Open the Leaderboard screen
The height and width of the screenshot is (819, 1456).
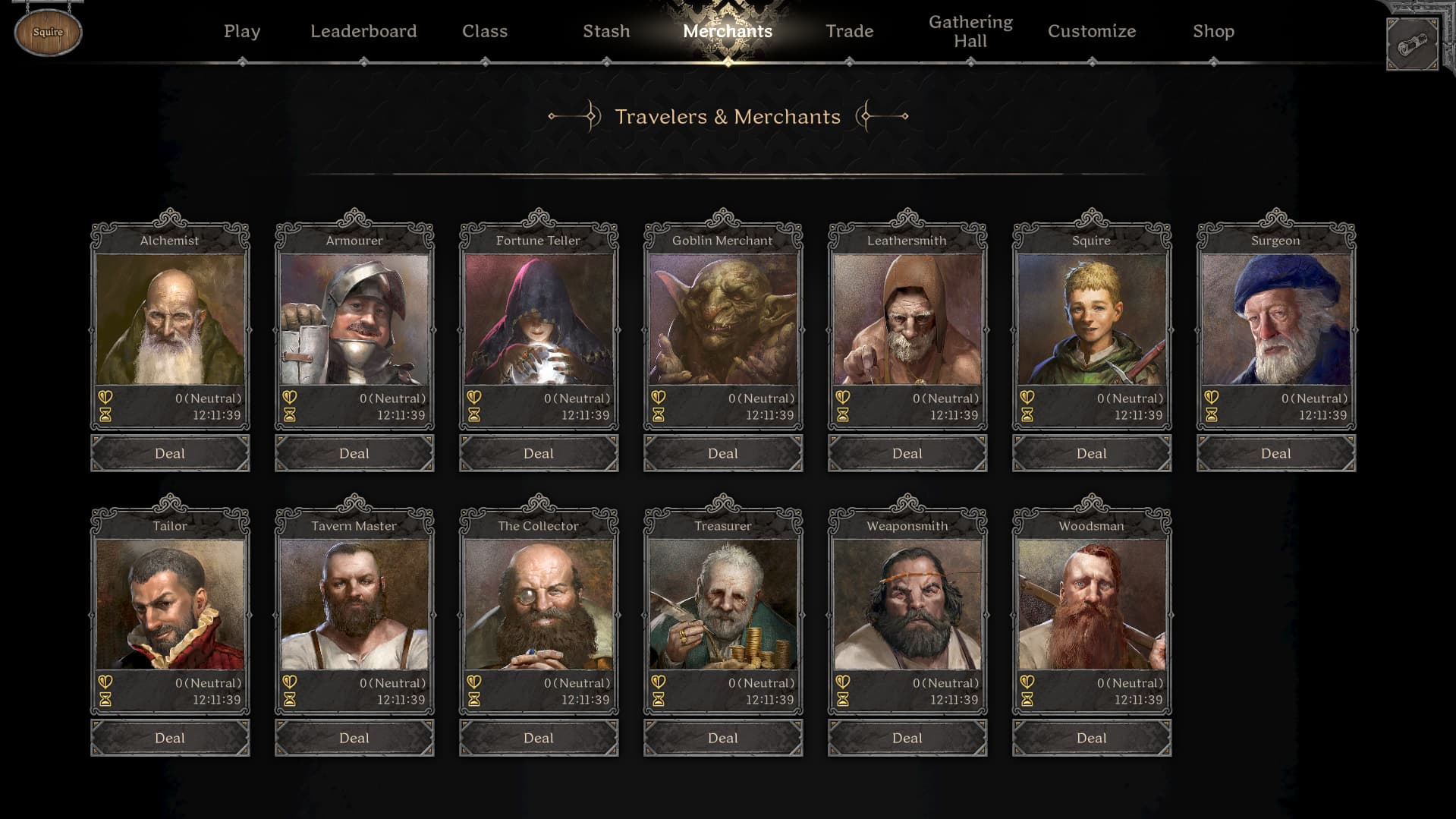point(363,31)
